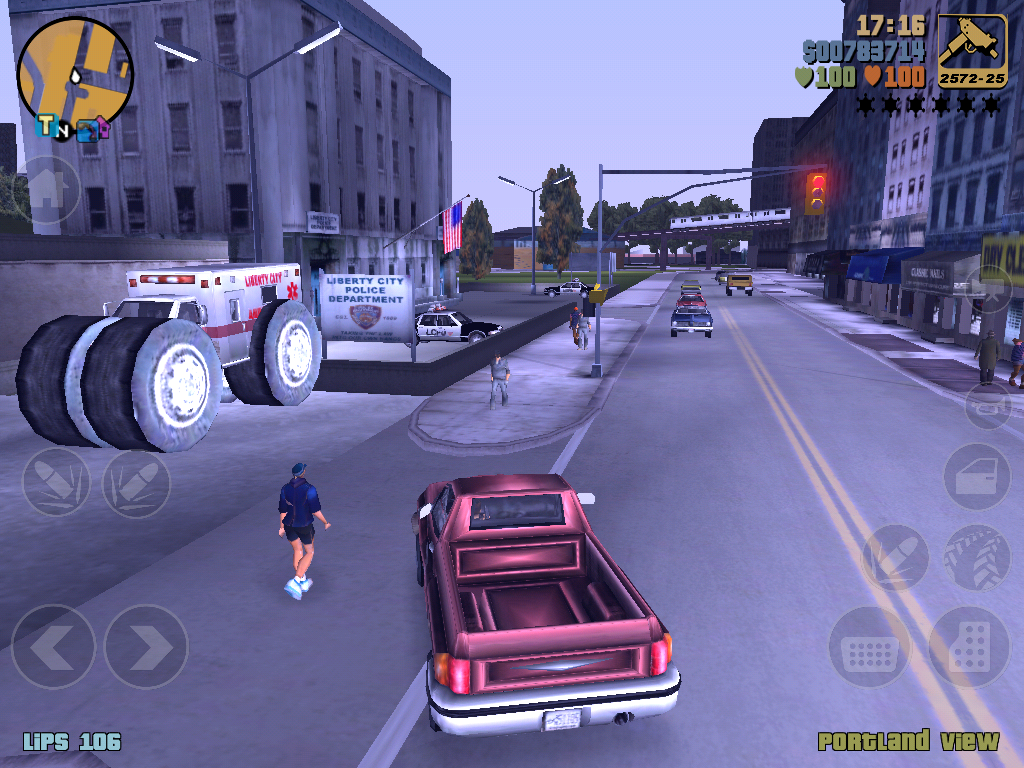Screen dimensions: 1024x768
Task: Steer right with the right arrow button
Action: (x=146, y=646)
